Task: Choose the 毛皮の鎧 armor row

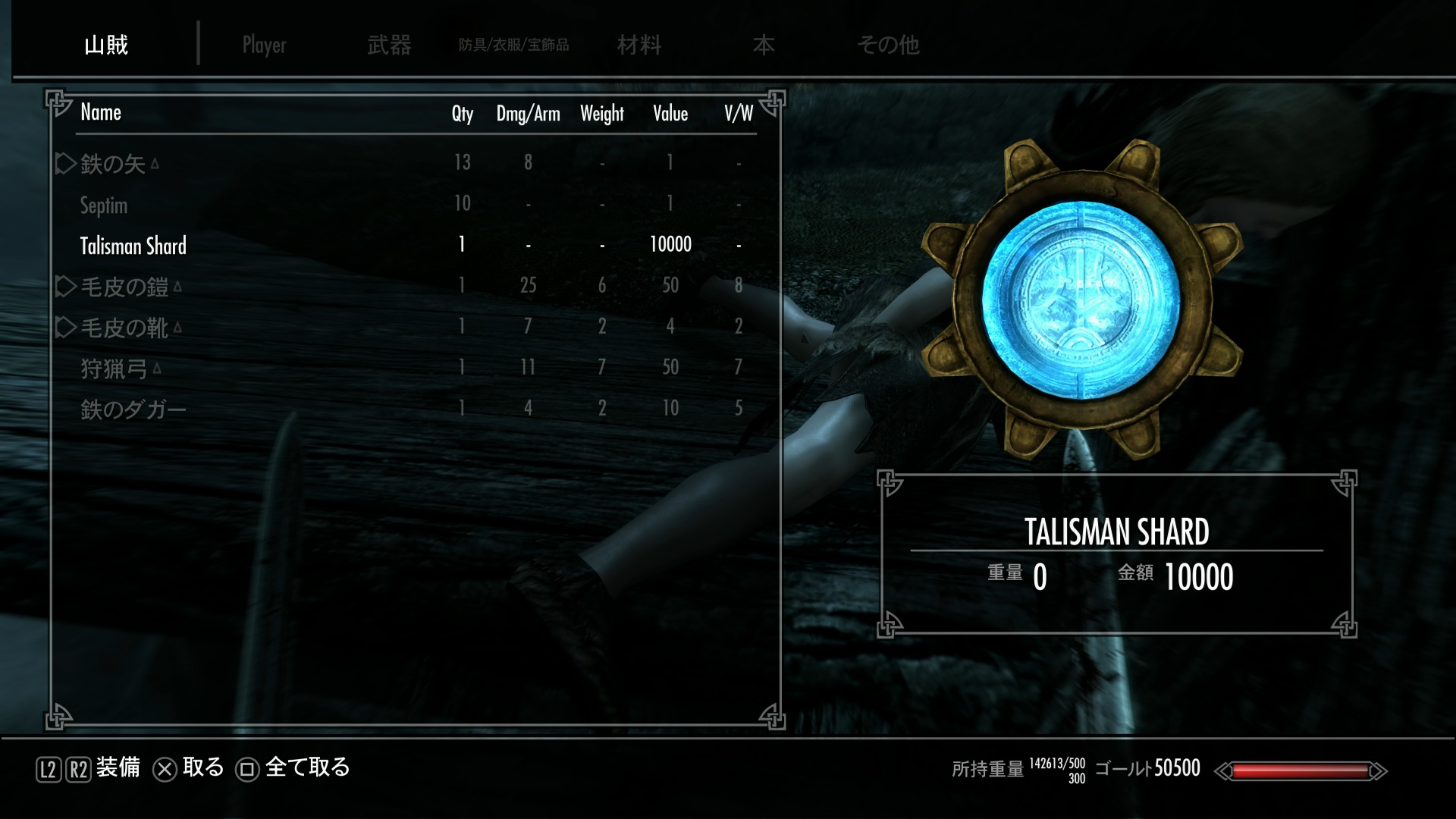Action: point(124,287)
